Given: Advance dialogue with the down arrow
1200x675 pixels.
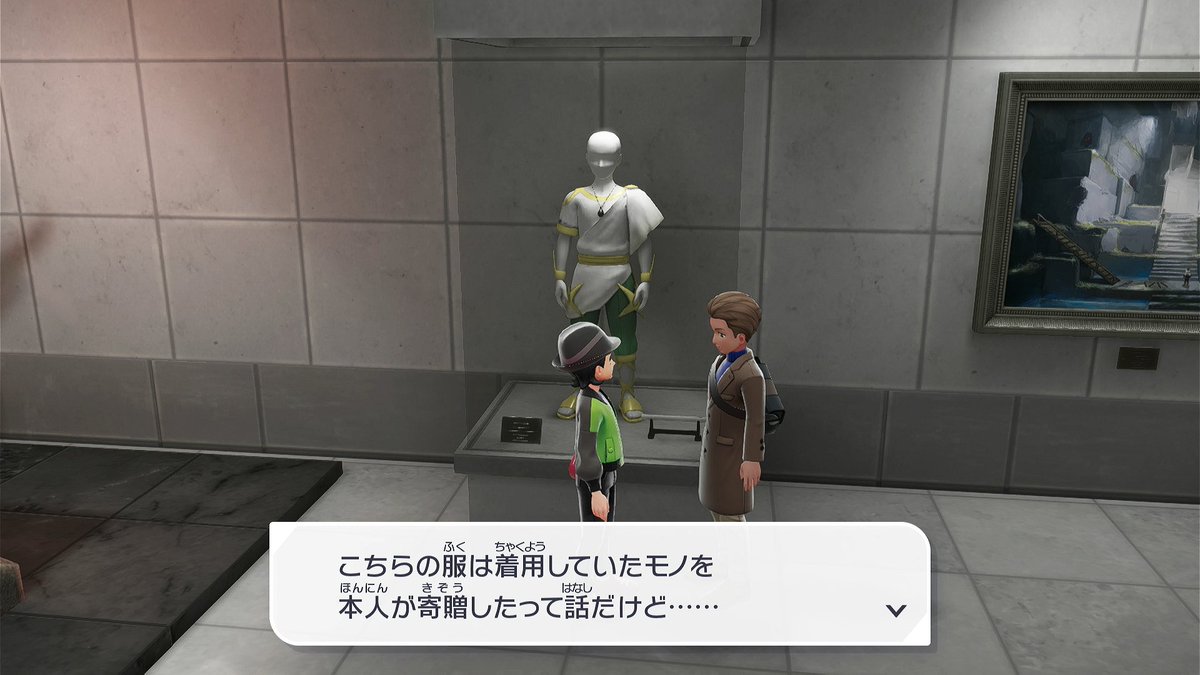Looking at the screenshot, I should point(896,609).
